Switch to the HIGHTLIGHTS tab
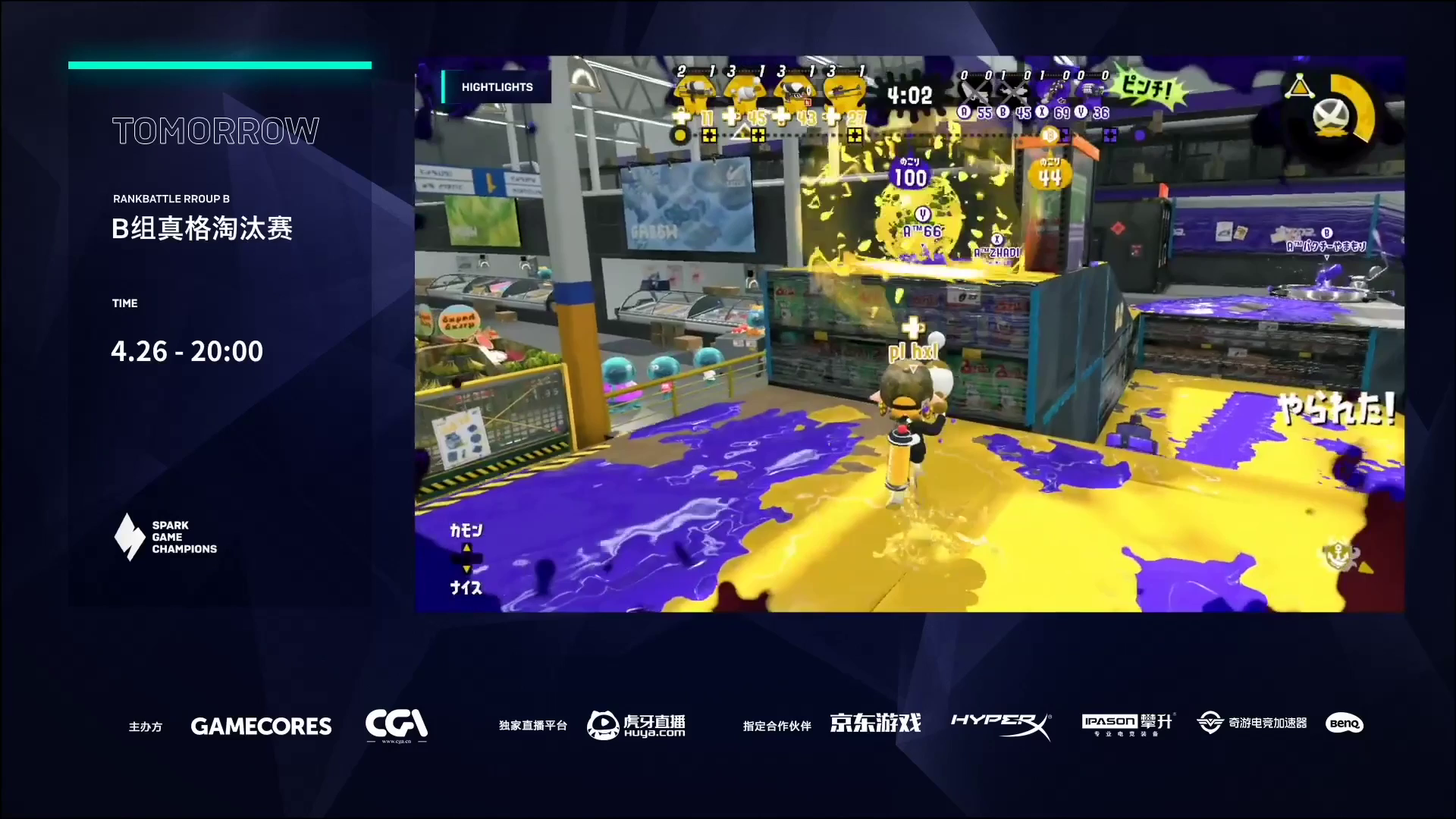Screen dimensions: 1456x819 (x=497, y=87)
